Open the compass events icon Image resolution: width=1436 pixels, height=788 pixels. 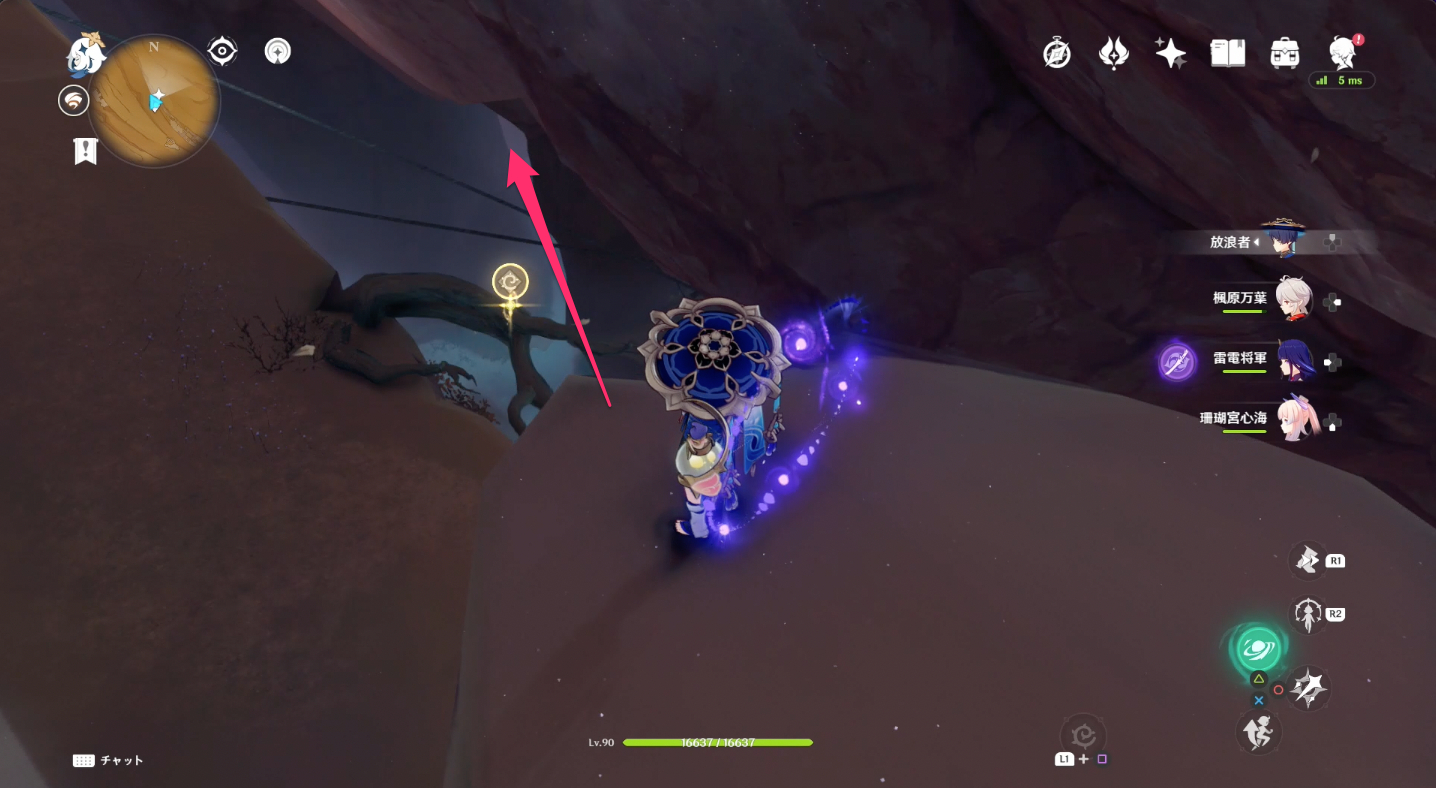click(1057, 53)
